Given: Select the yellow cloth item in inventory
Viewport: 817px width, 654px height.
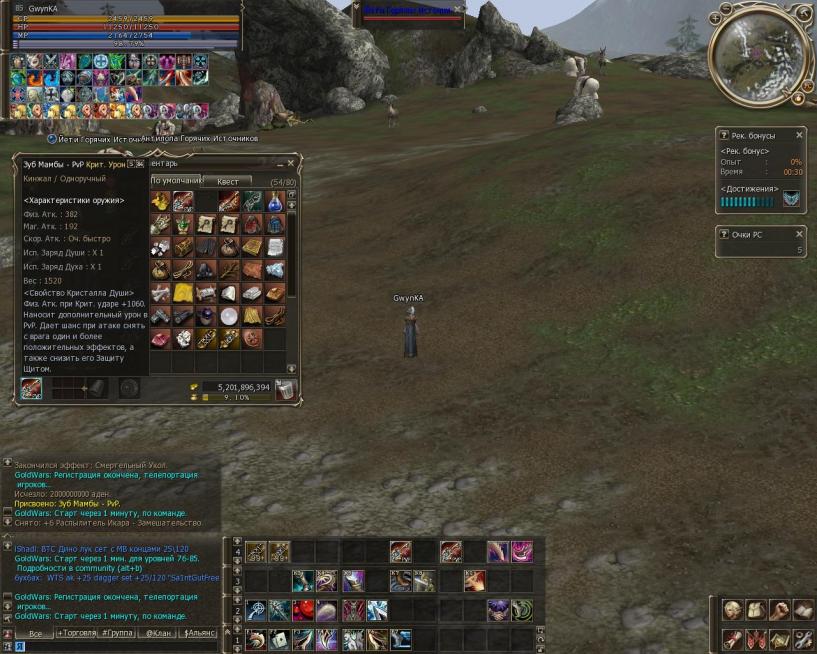Looking at the screenshot, I should coord(183,293).
